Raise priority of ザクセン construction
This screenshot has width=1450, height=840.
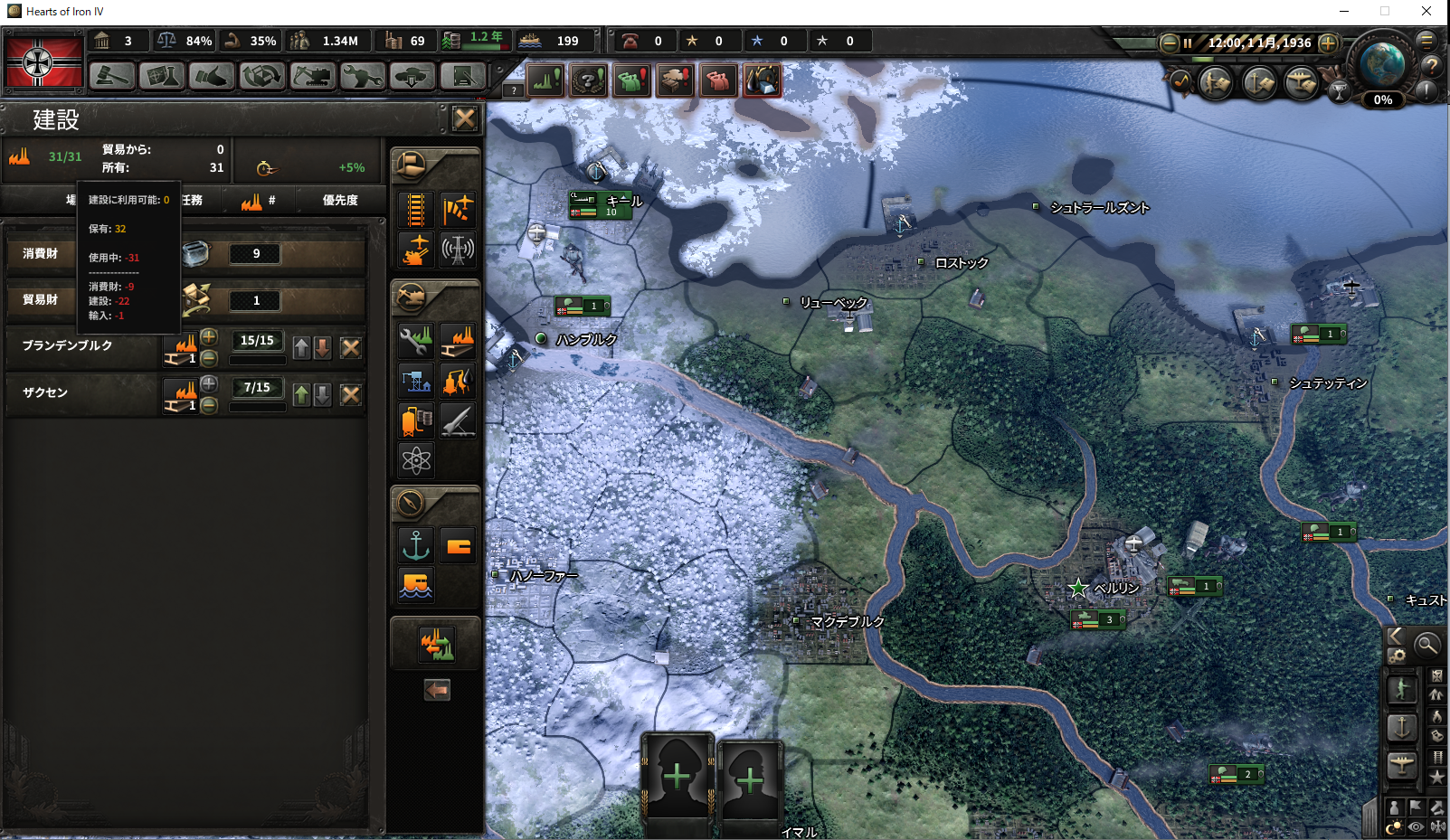[302, 394]
